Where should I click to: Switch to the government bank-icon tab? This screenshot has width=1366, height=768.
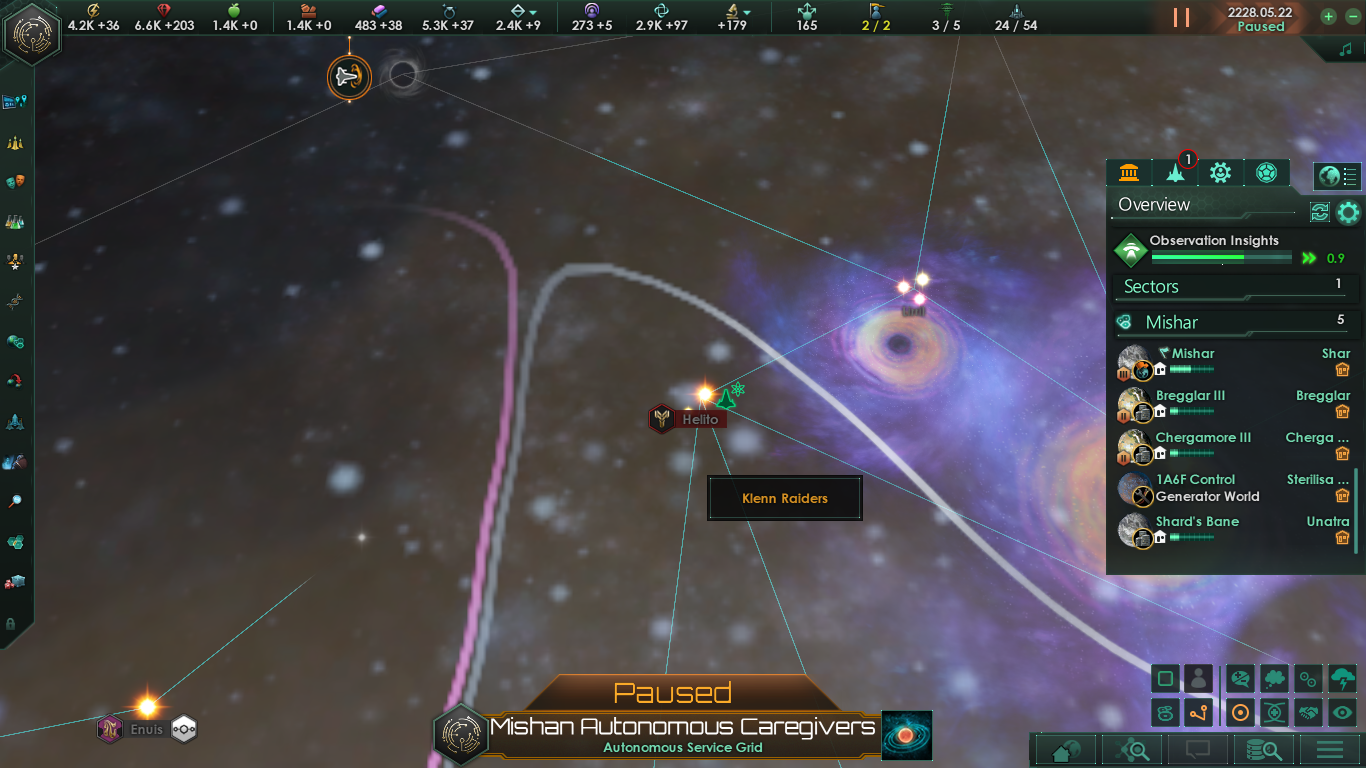[1129, 172]
